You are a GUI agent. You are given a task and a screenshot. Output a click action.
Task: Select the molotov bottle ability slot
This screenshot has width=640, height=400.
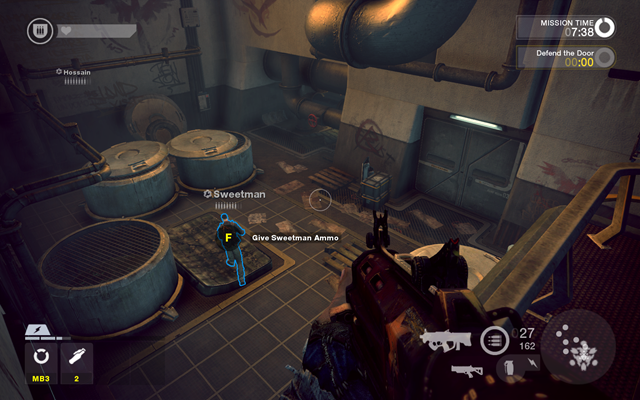point(78,360)
